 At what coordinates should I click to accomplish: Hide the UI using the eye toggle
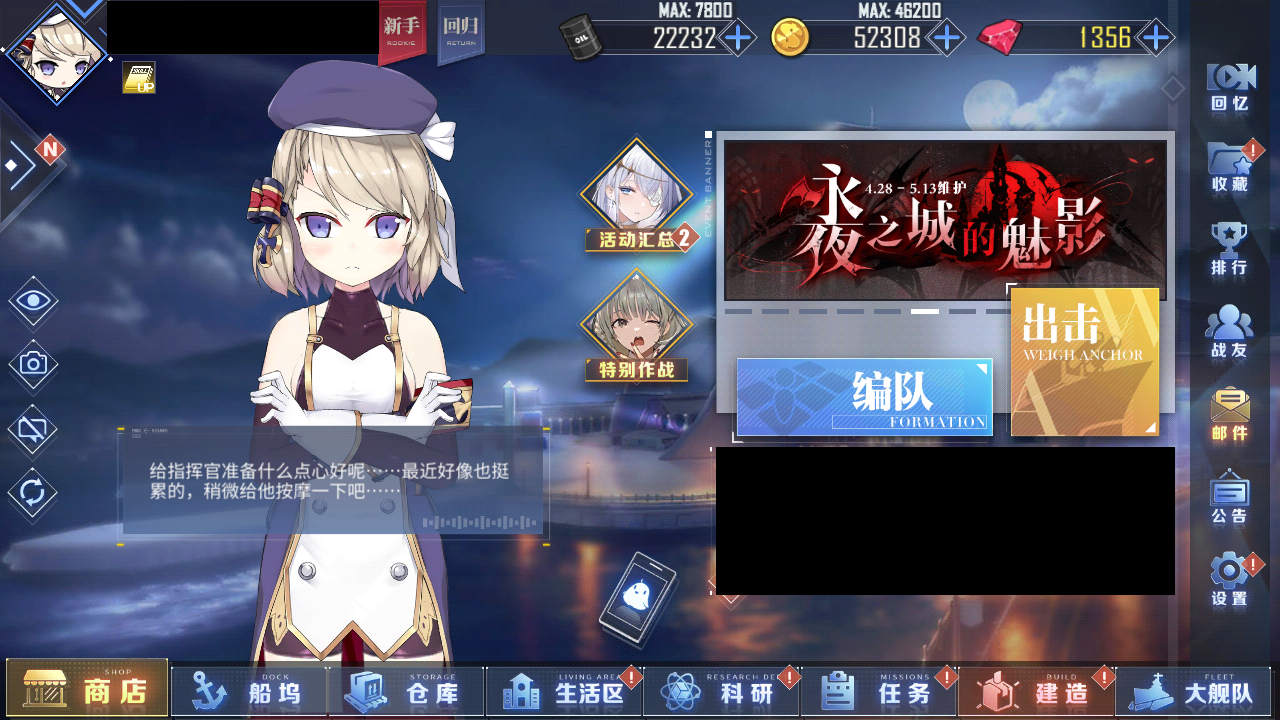coord(31,300)
